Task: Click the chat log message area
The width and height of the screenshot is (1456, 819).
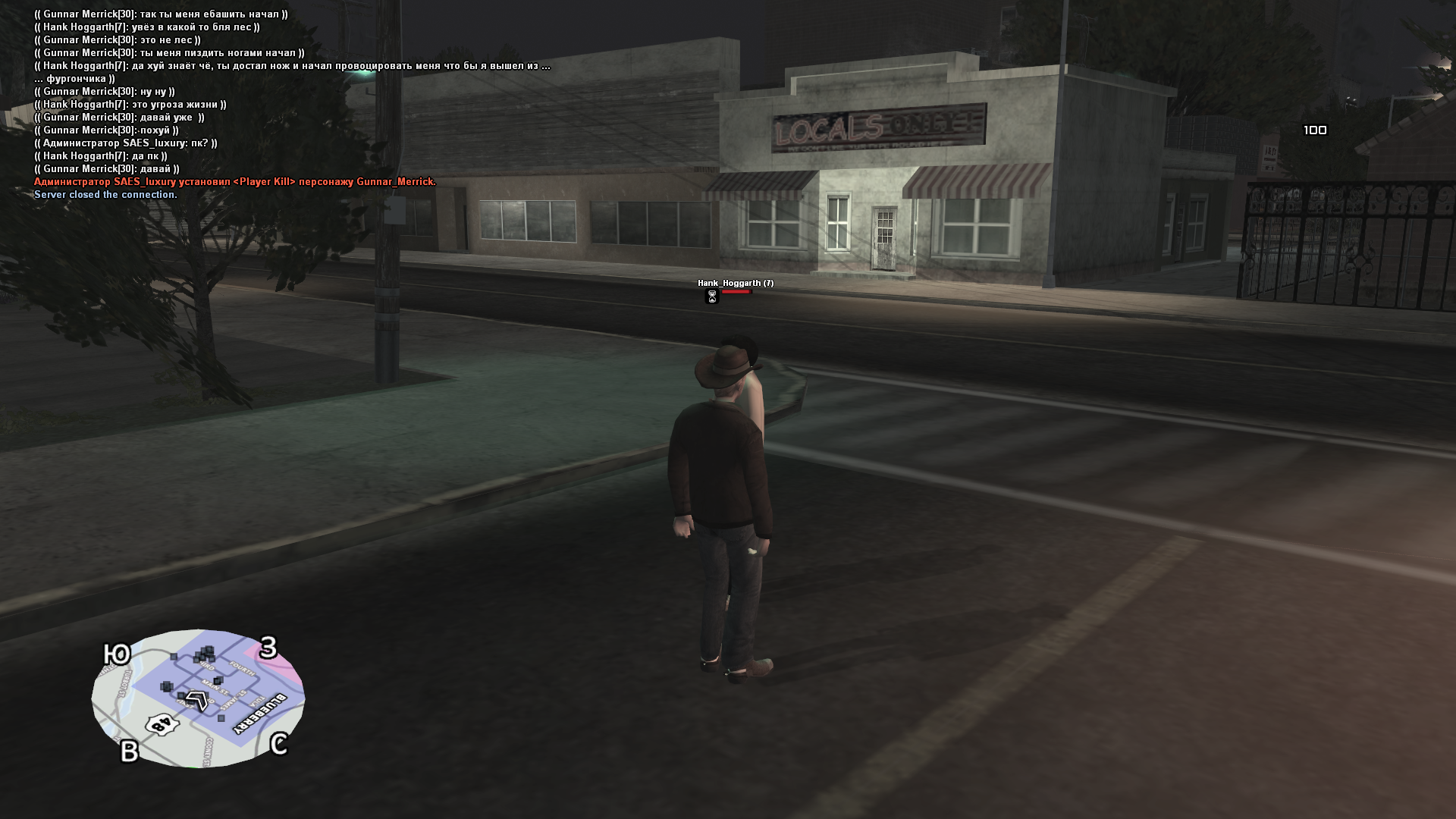Action: click(292, 104)
